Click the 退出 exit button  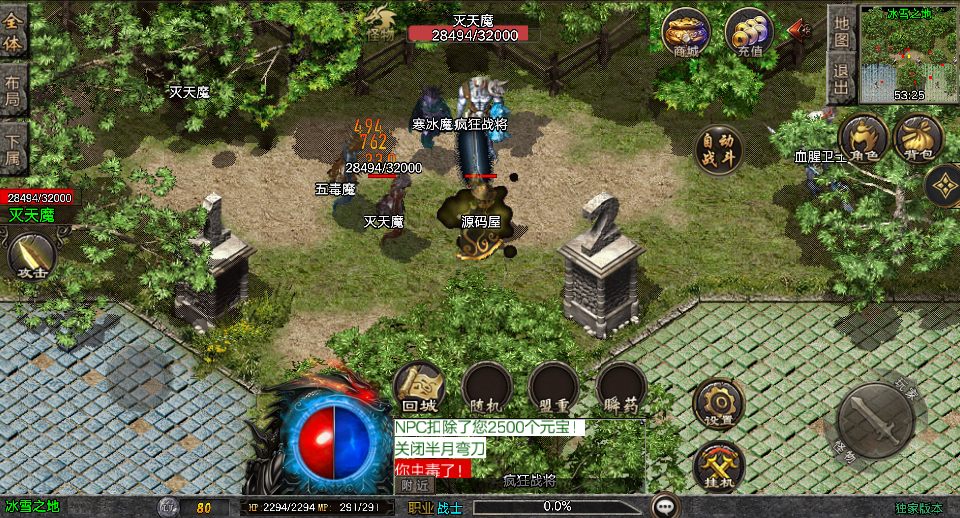tap(842, 78)
